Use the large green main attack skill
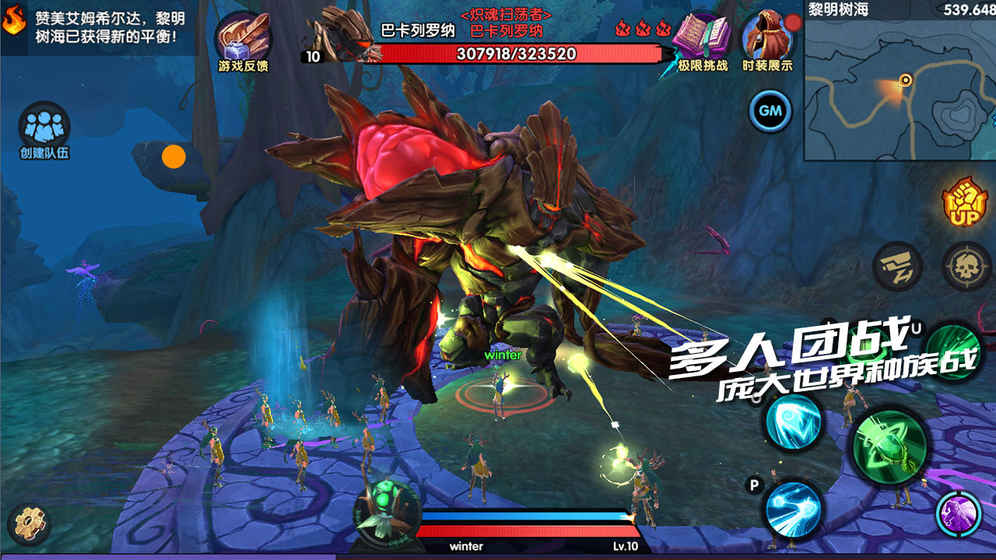Image resolution: width=996 pixels, height=560 pixels. (889, 443)
